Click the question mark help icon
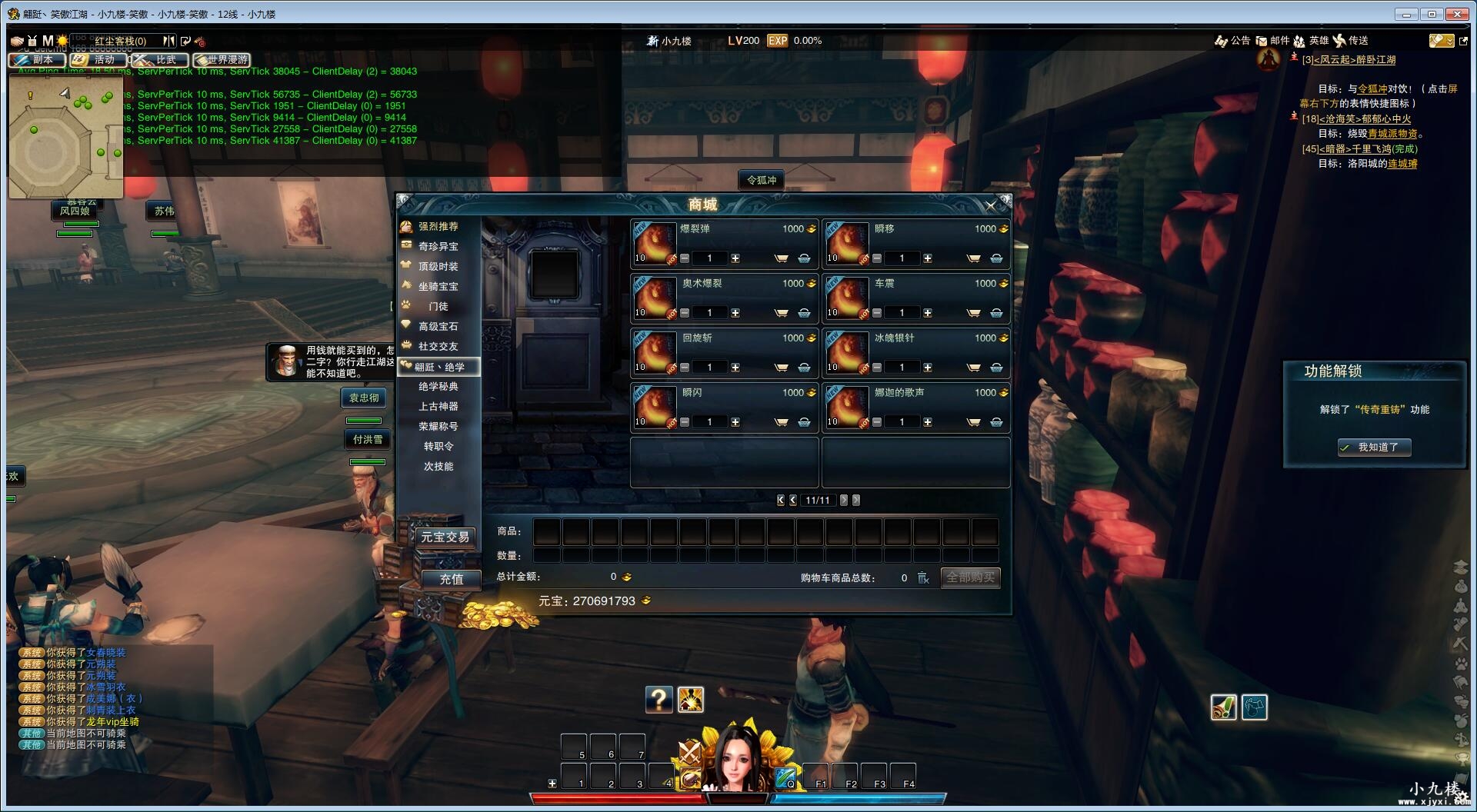Image resolution: width=1477 pixels, height=812 pixels. [x=658, y=700]
